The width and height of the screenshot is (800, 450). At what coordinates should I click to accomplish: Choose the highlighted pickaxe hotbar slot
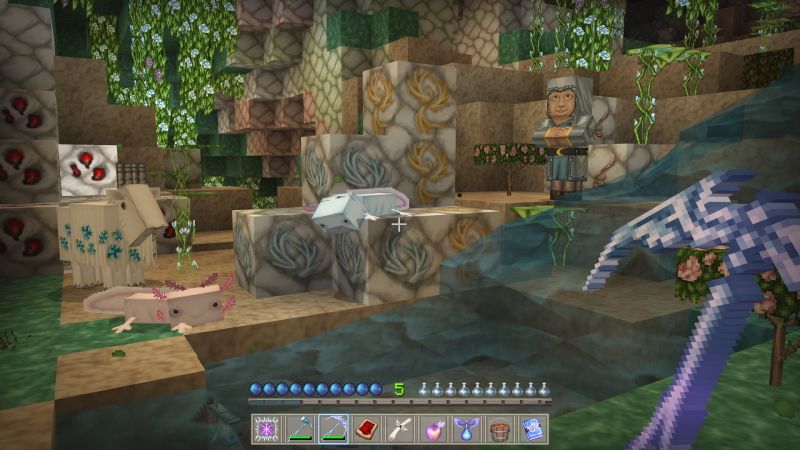tap(334, 428)
